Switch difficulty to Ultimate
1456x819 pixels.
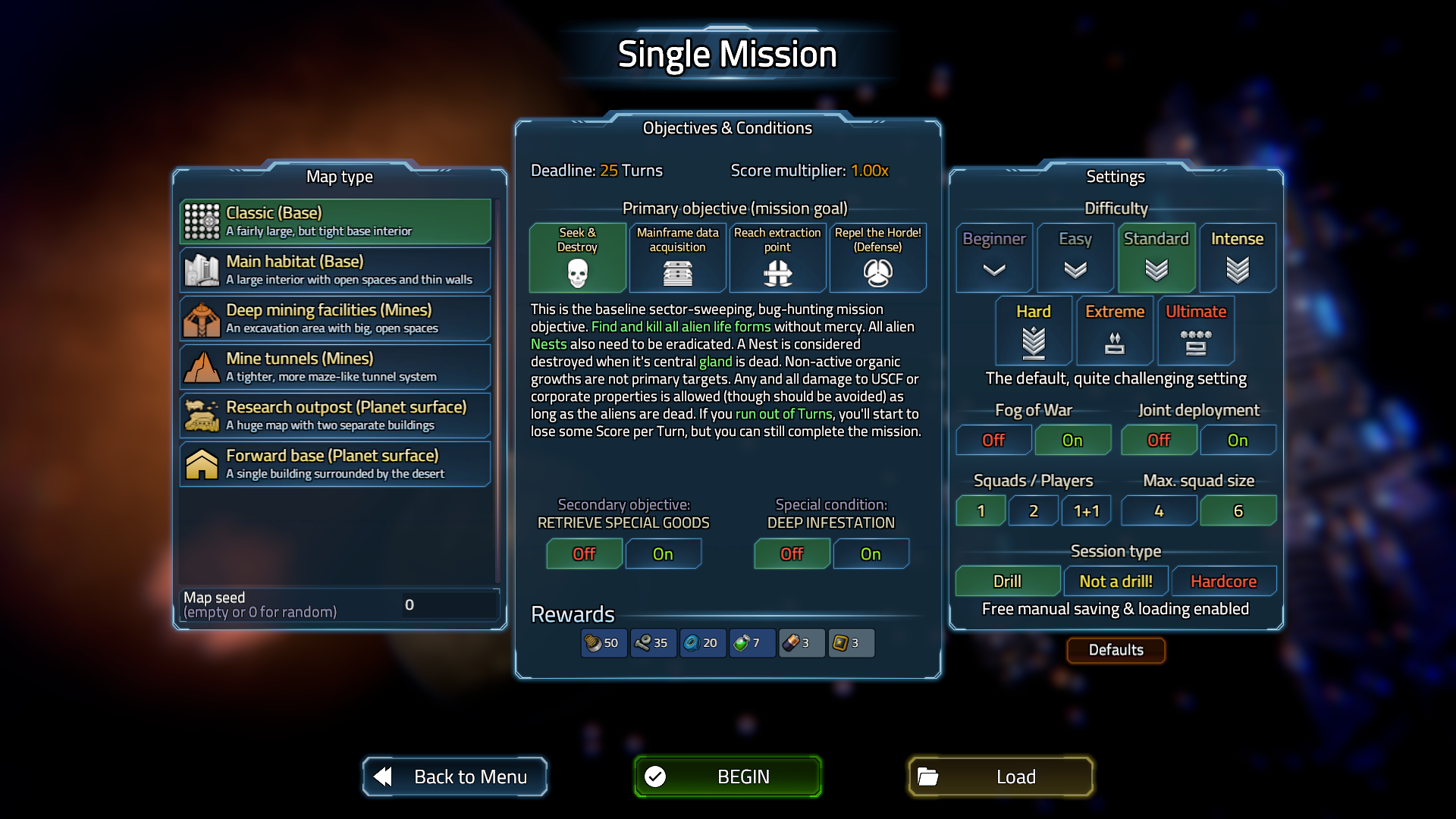(1195, 331)
